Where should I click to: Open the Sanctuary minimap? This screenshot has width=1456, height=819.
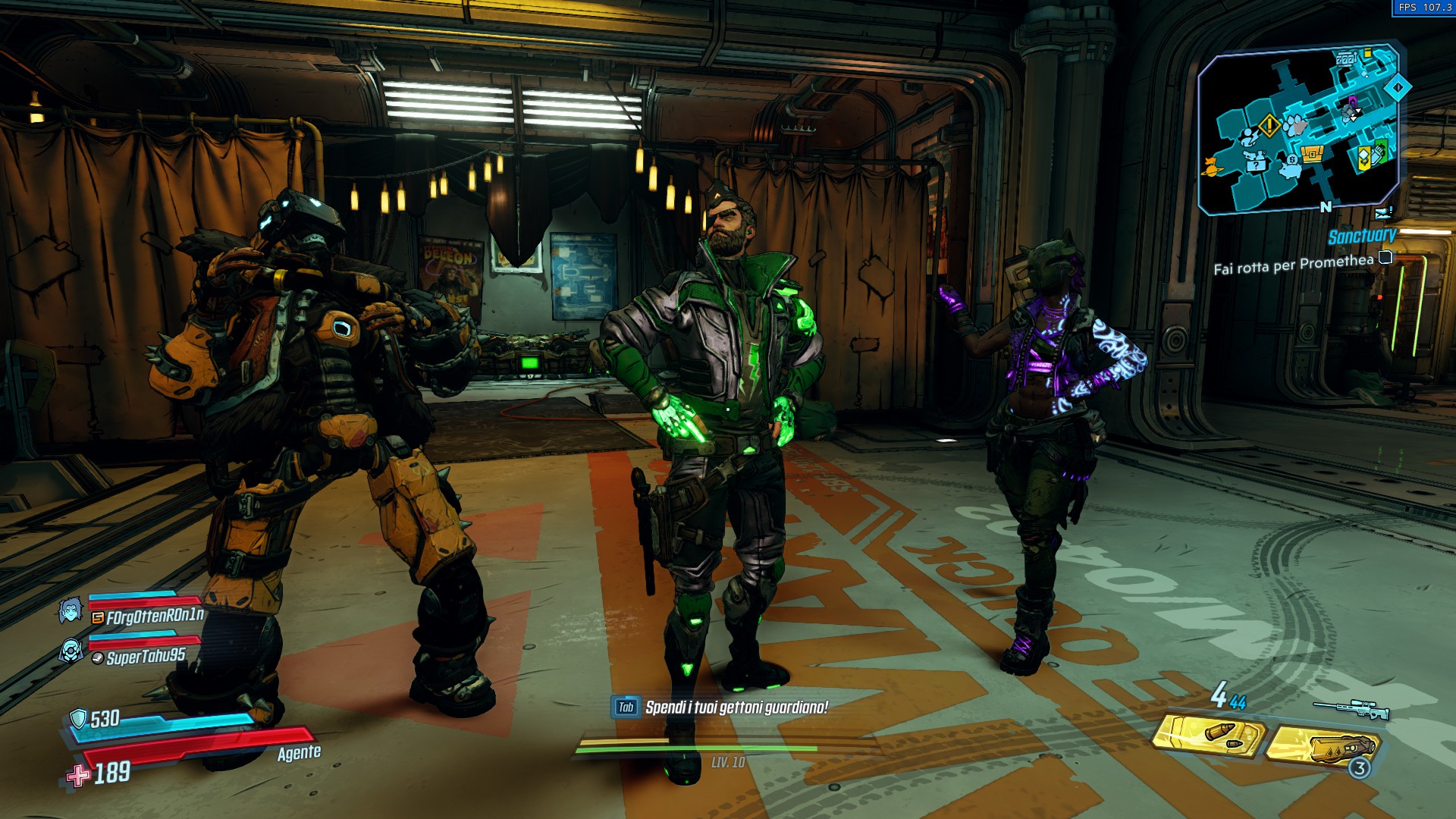point(1298,129)
